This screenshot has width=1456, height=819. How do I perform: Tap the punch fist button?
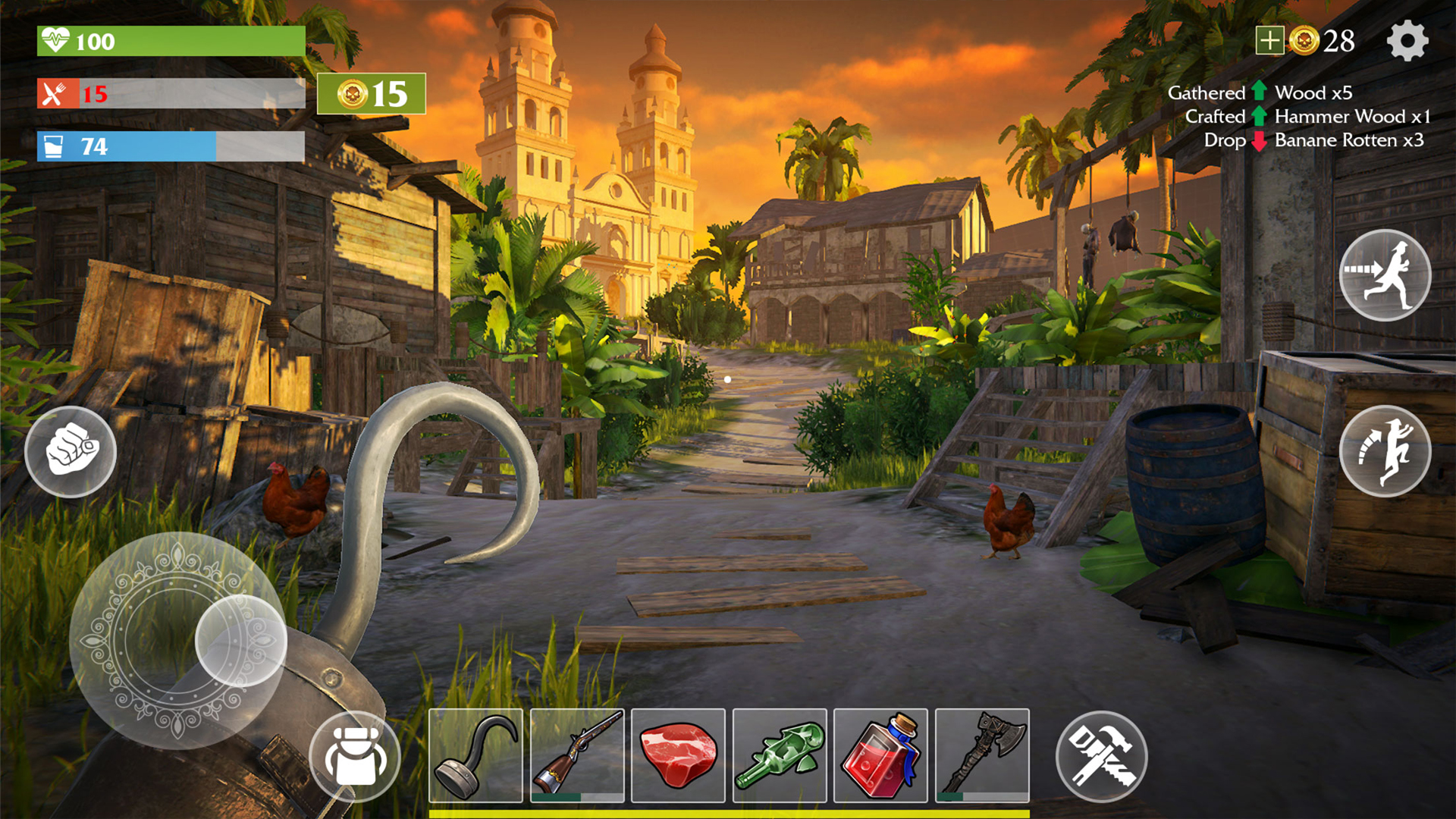70,451
